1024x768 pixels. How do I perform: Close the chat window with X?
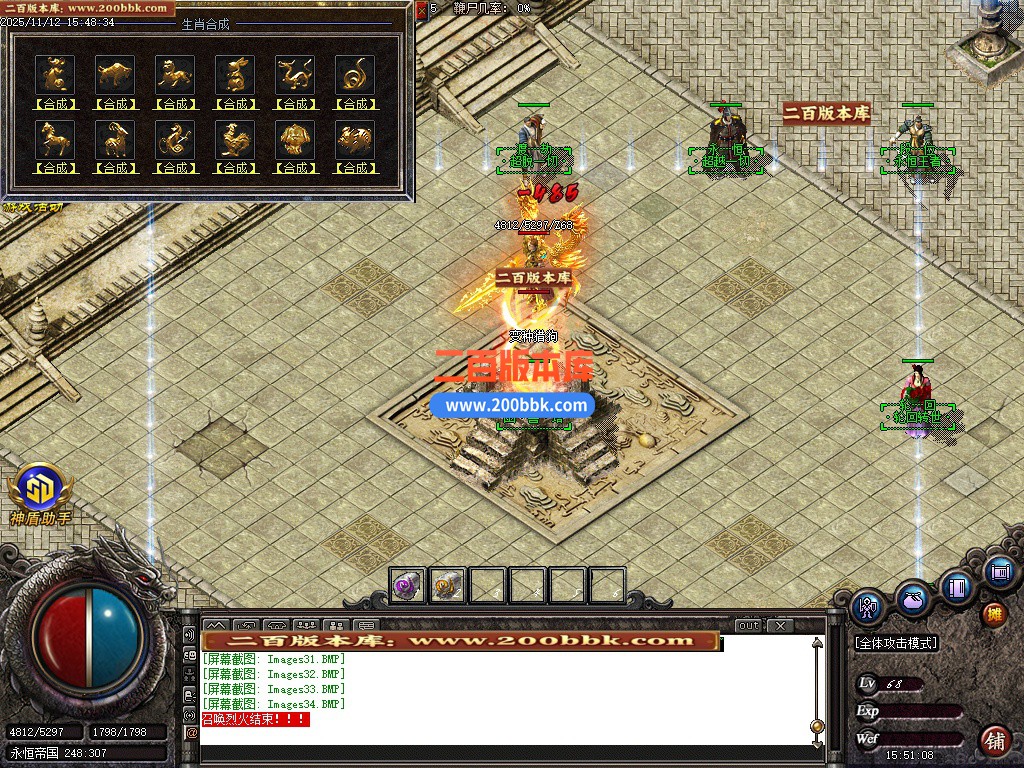click(x=781, y=625)
